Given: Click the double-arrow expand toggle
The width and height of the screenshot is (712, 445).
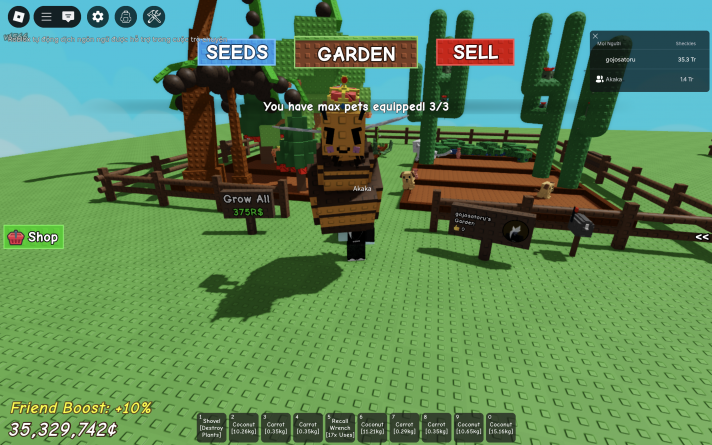Looking at the screenshot, I should point(702,237).
